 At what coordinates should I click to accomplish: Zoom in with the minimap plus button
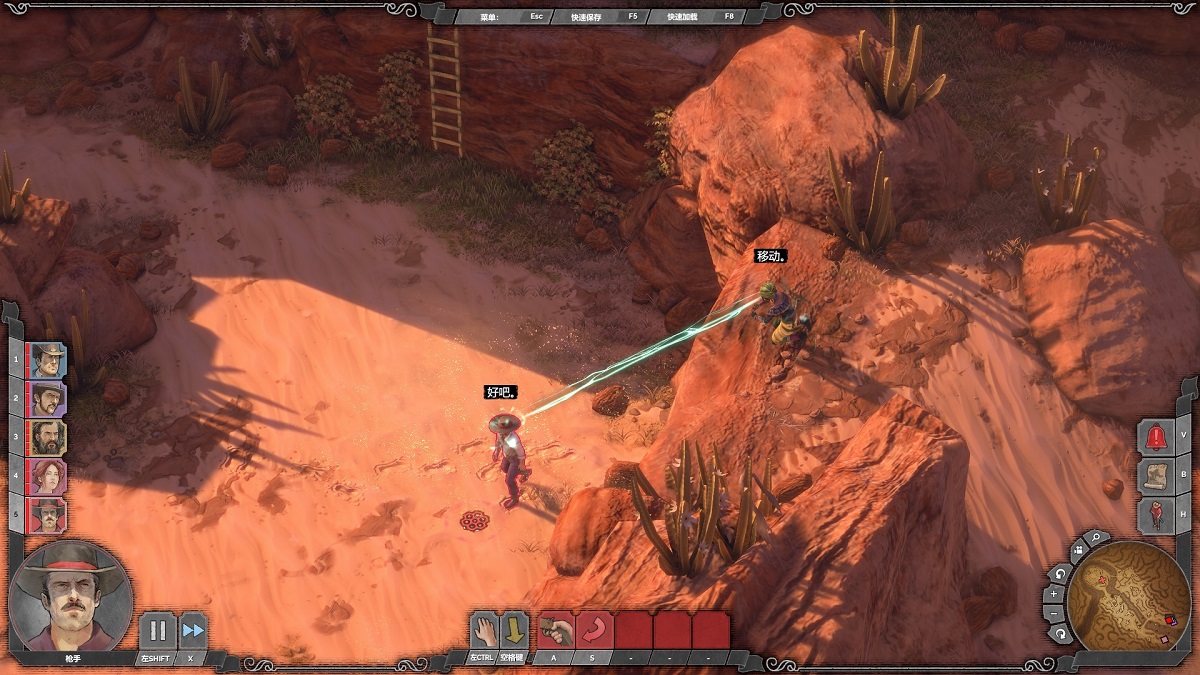click(1053, 594)
